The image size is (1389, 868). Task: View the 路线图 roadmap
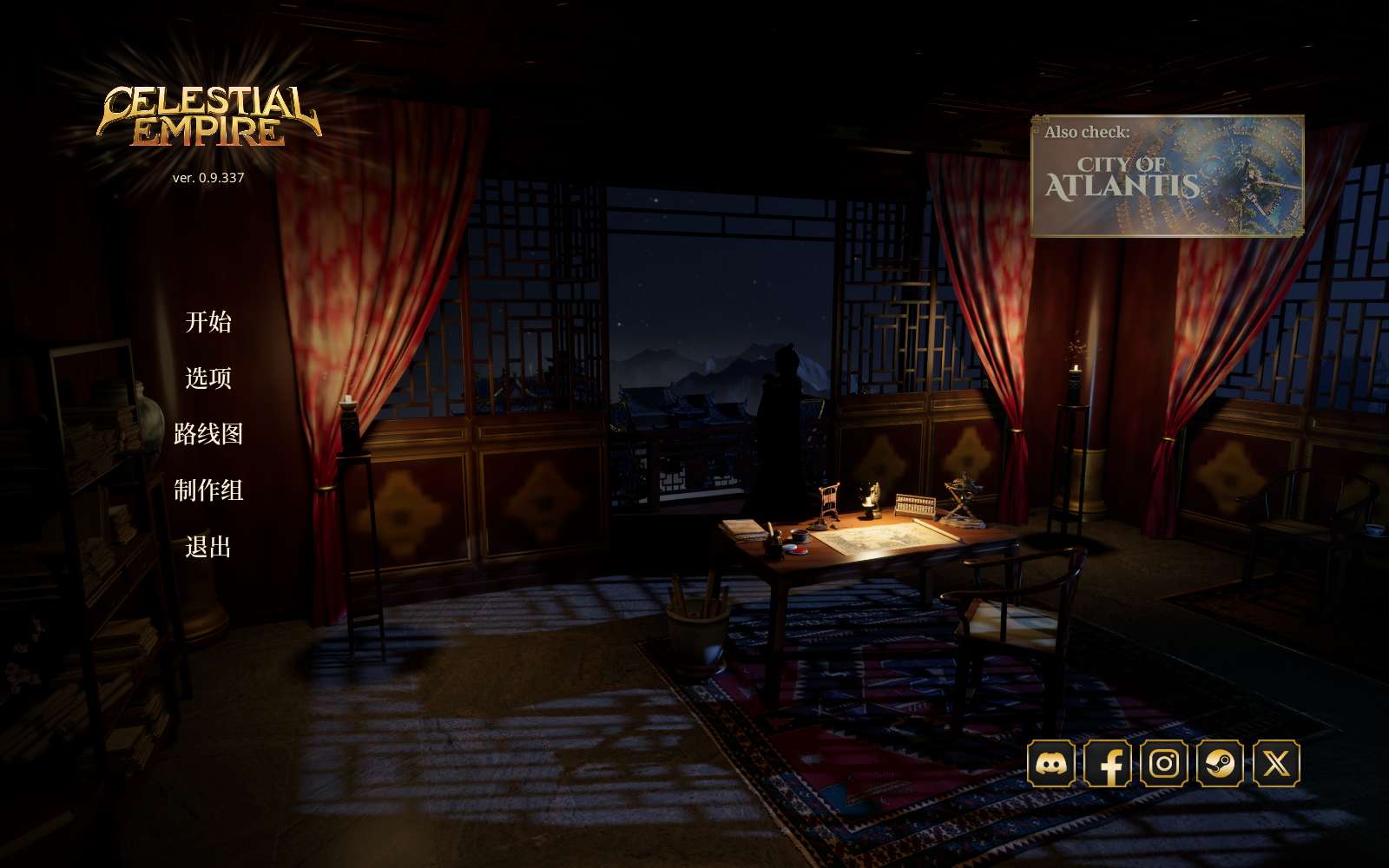208,434
